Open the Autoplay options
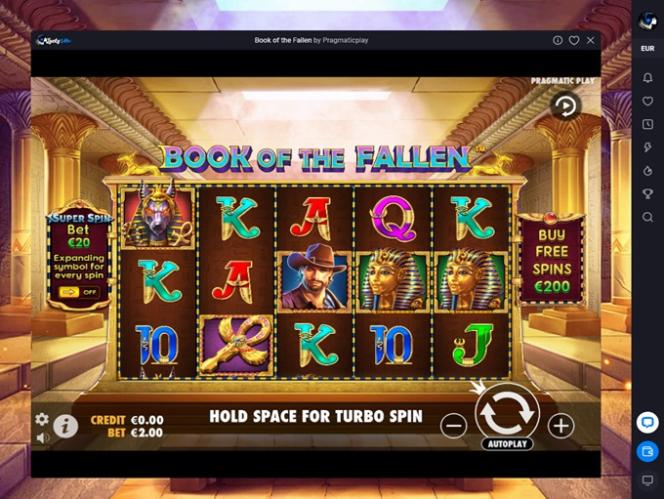Image resolution: width=664 pixels, height=499 pixels. 507,443
